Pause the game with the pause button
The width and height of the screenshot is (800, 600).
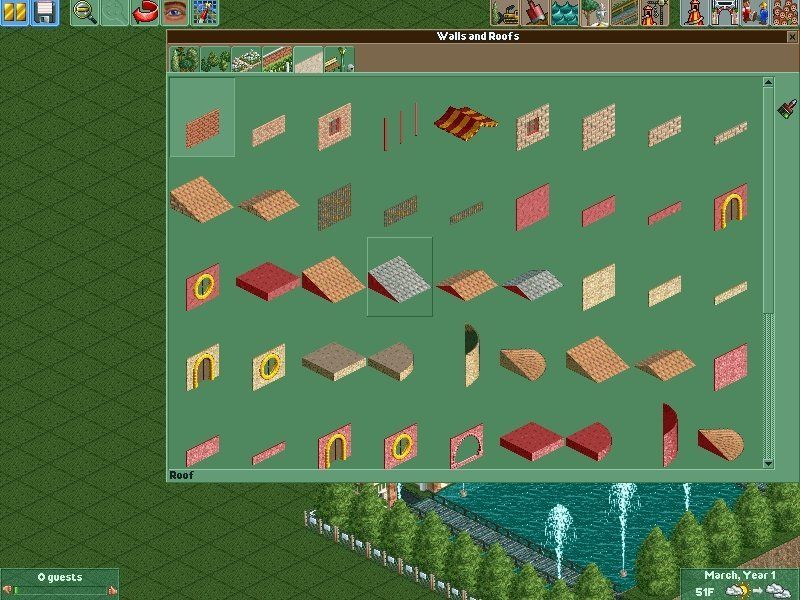[x=15, y=13]
